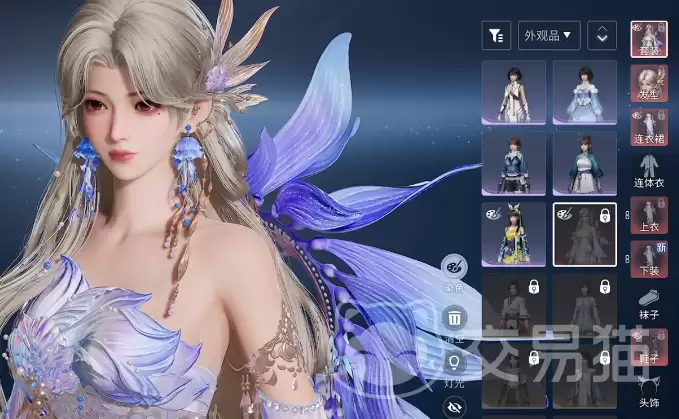Screen dimensions: 679x419
Task: Select the teal and white robe outfit
Action: pyautogui.click(x=585, y=163)
